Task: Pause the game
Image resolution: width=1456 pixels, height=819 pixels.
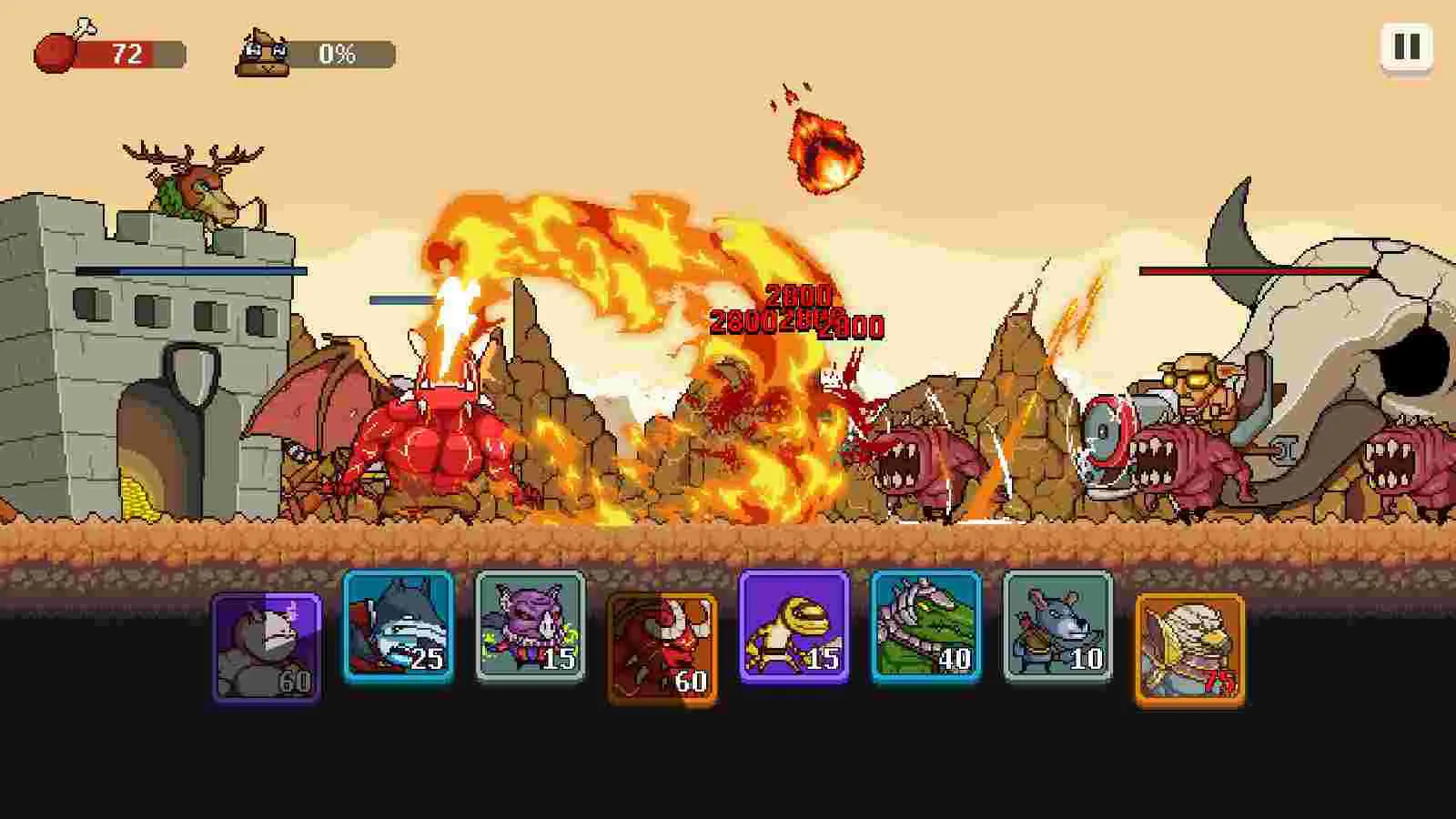Action: [1406, 46]
